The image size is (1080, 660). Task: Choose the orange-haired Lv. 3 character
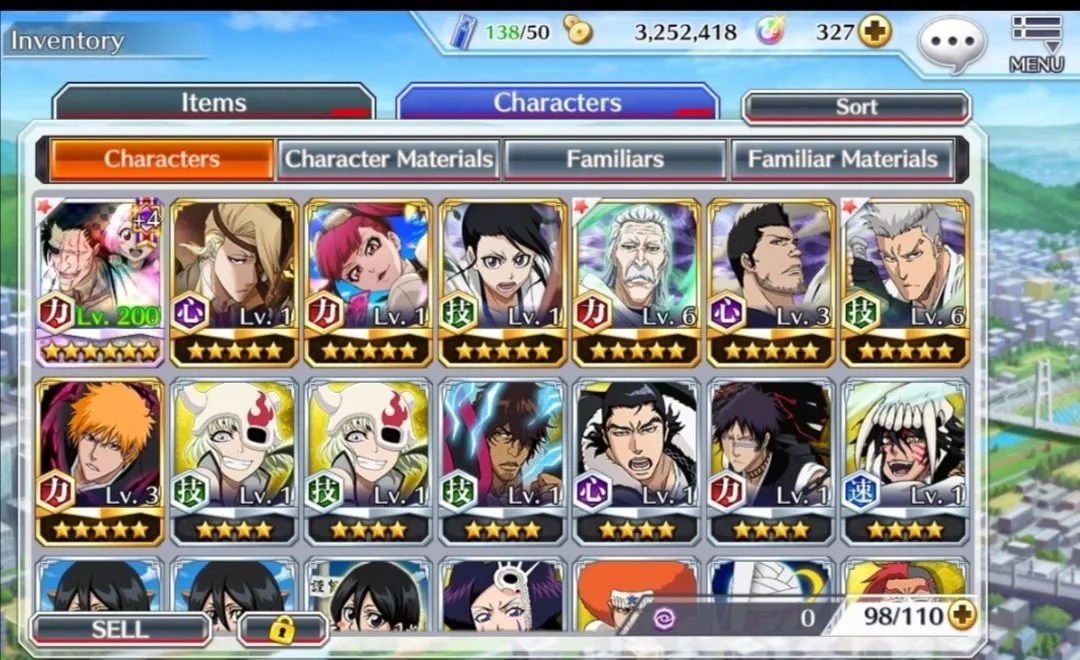(x=100, y=460)
